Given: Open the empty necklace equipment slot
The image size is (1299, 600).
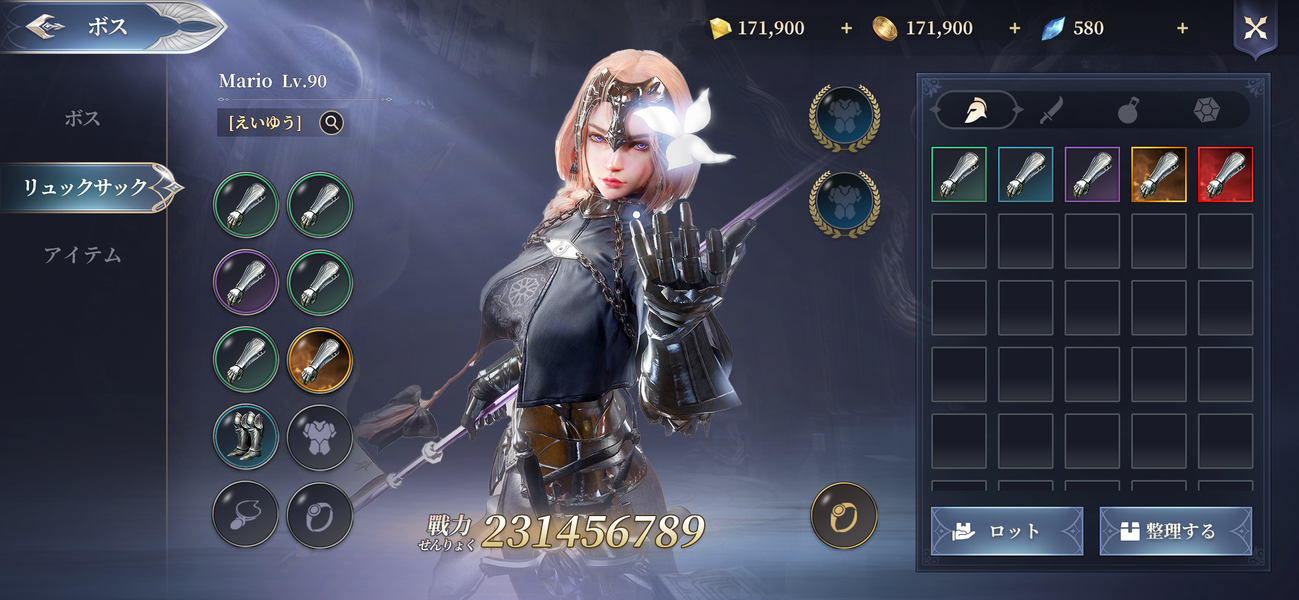Looking at the screenshot, I should [x=245, y=514].
